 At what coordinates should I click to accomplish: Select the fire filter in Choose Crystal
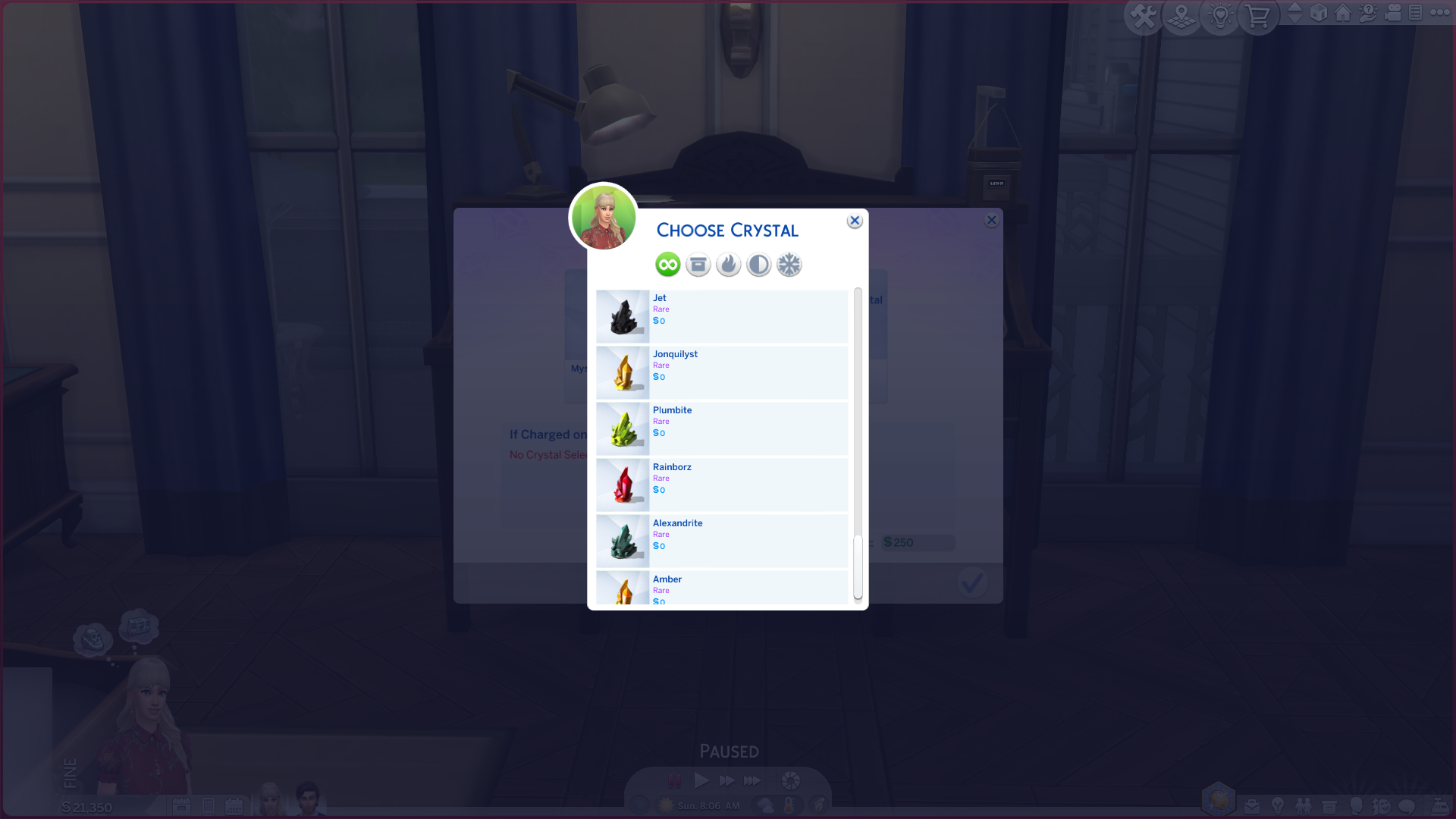coord(728,264)
